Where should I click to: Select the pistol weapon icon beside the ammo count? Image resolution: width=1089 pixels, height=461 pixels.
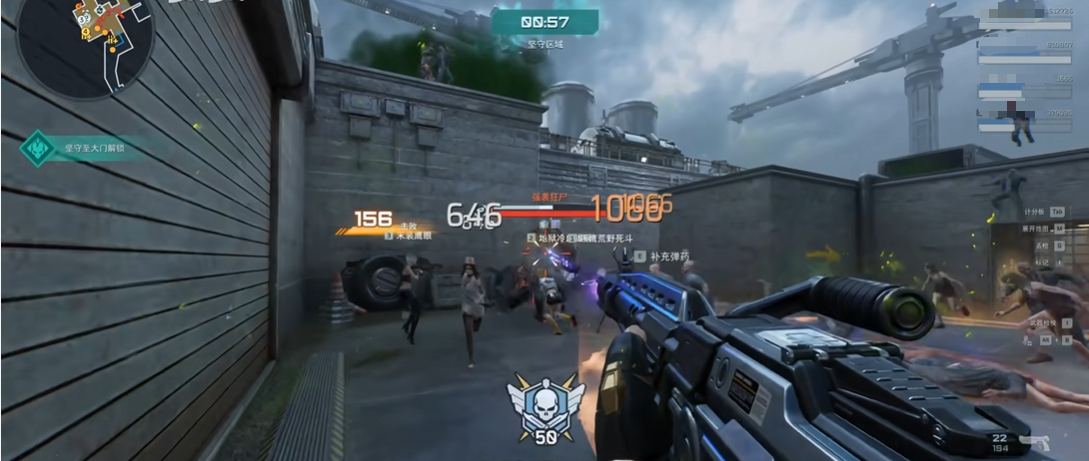click(1033, 441)
